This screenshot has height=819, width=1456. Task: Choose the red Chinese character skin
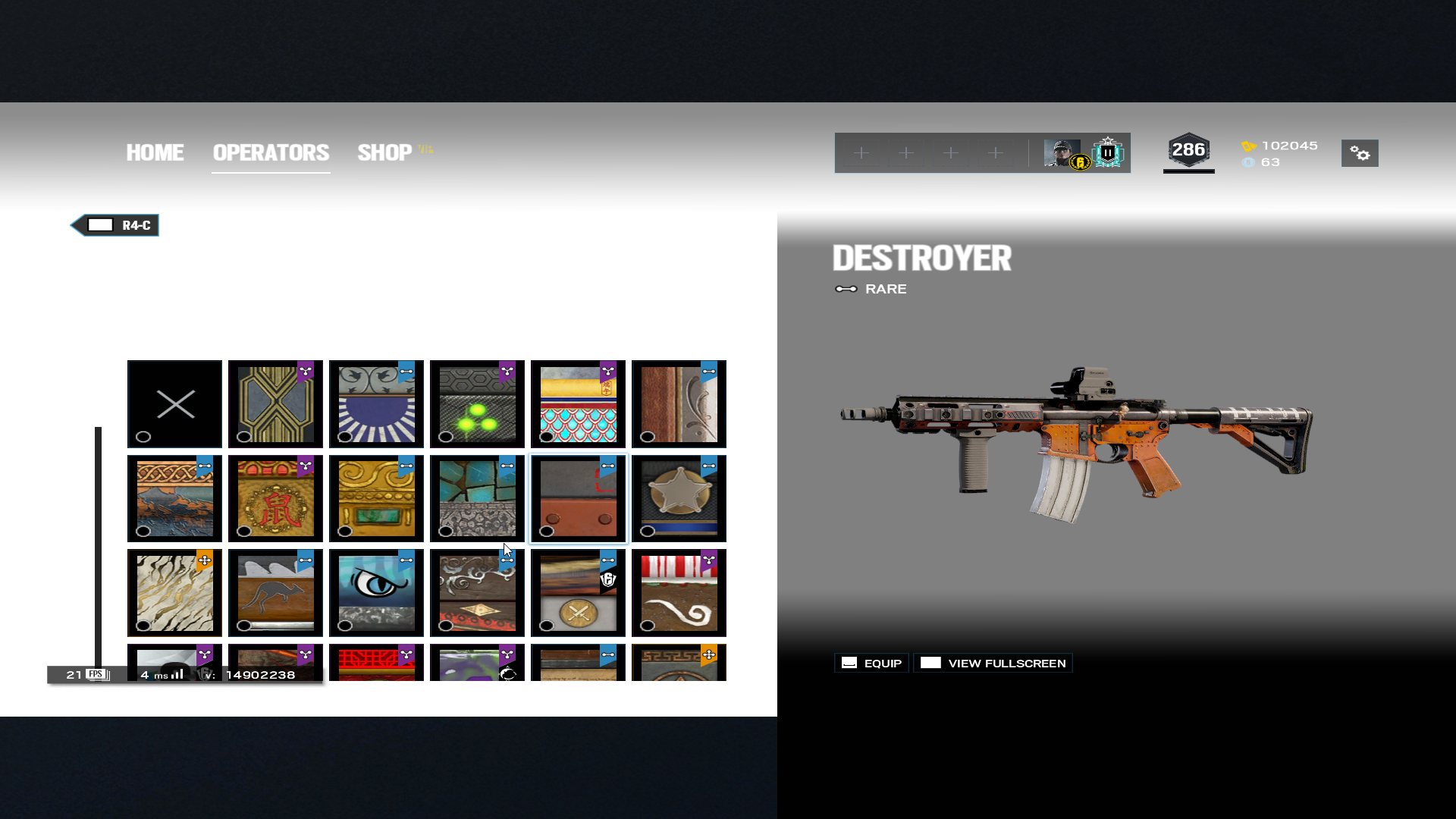[275, 498]
